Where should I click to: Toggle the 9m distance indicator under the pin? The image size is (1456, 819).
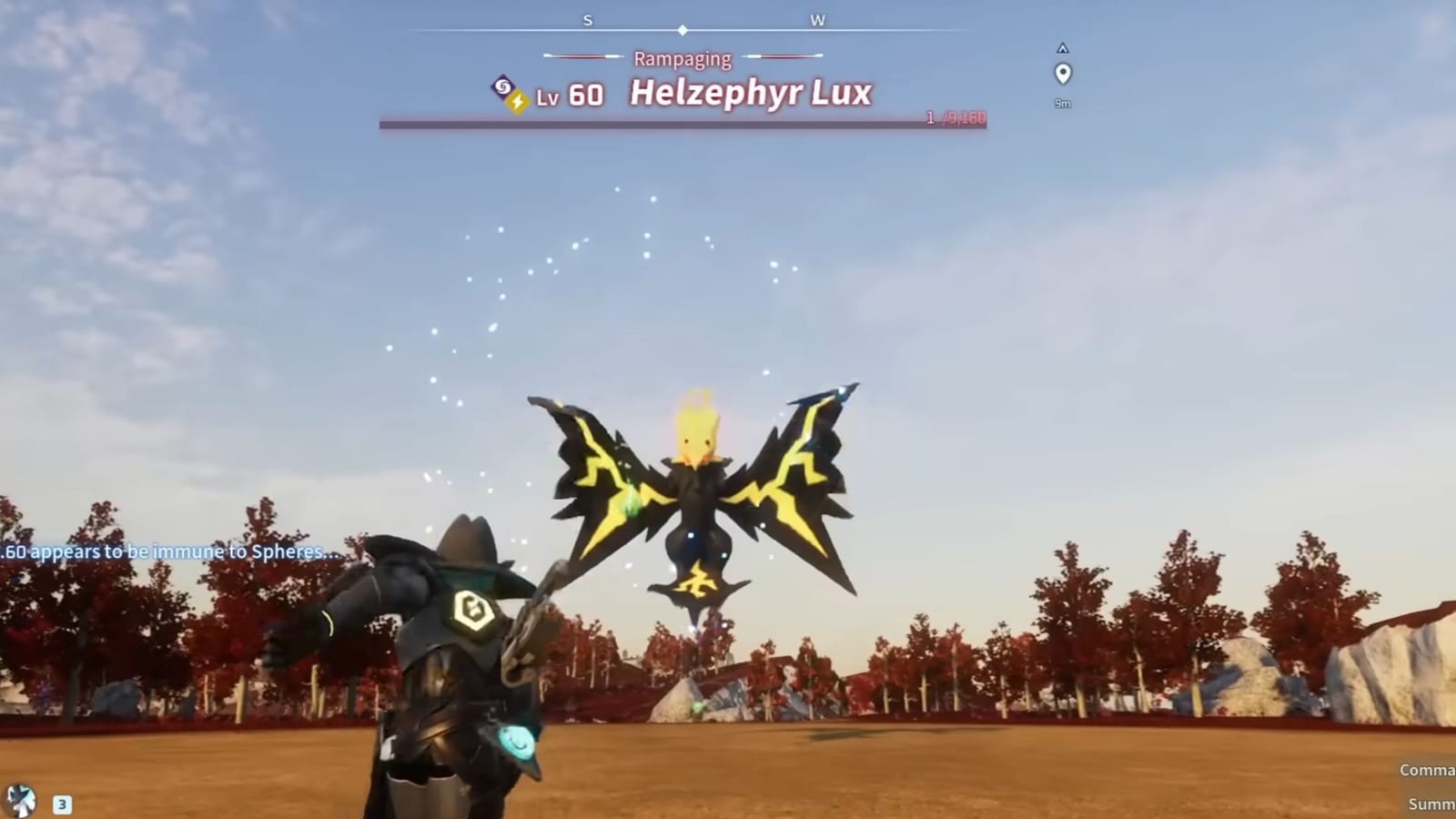click(x=1063, y=102)
